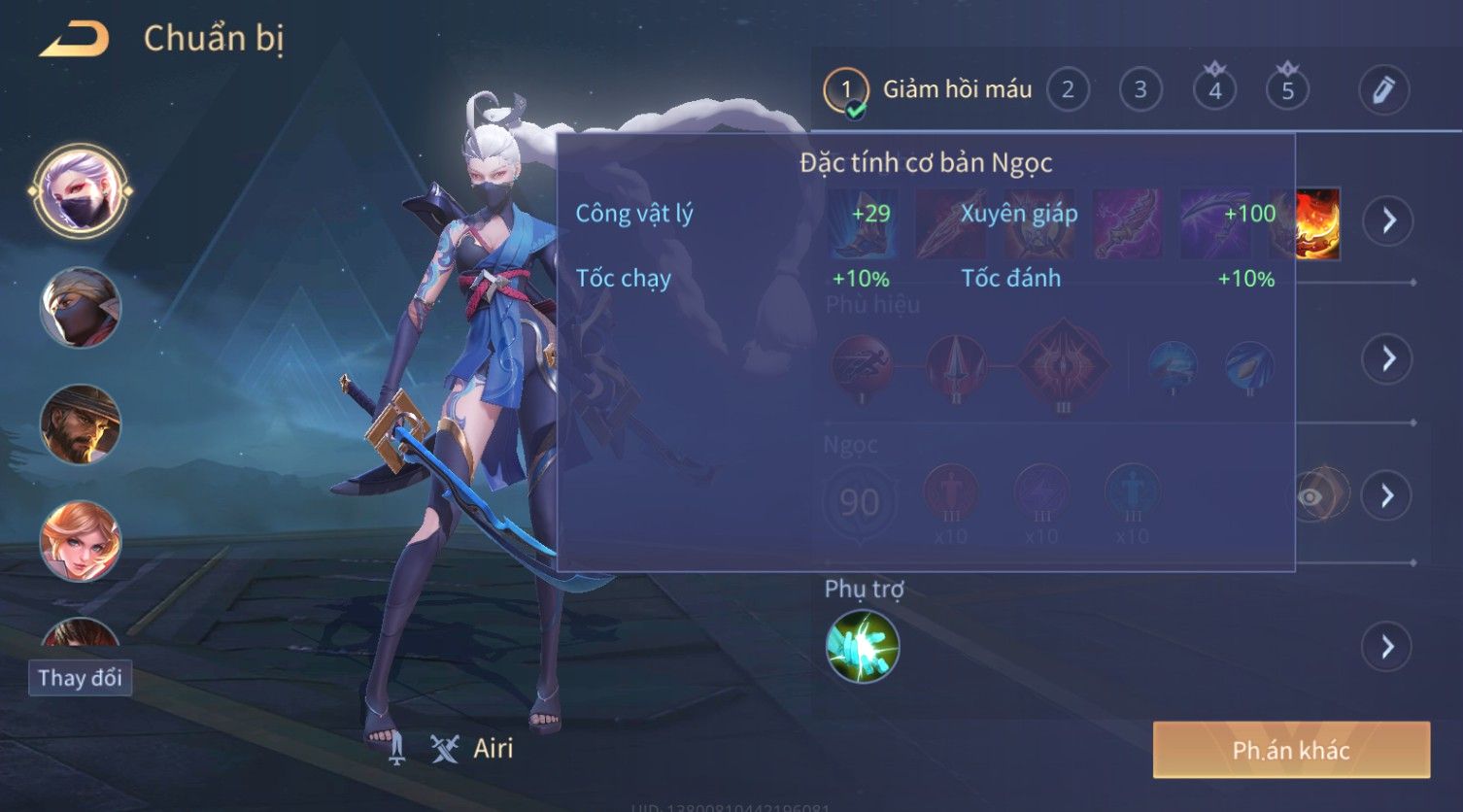Open item build with the arrow

coord(1387,221)
